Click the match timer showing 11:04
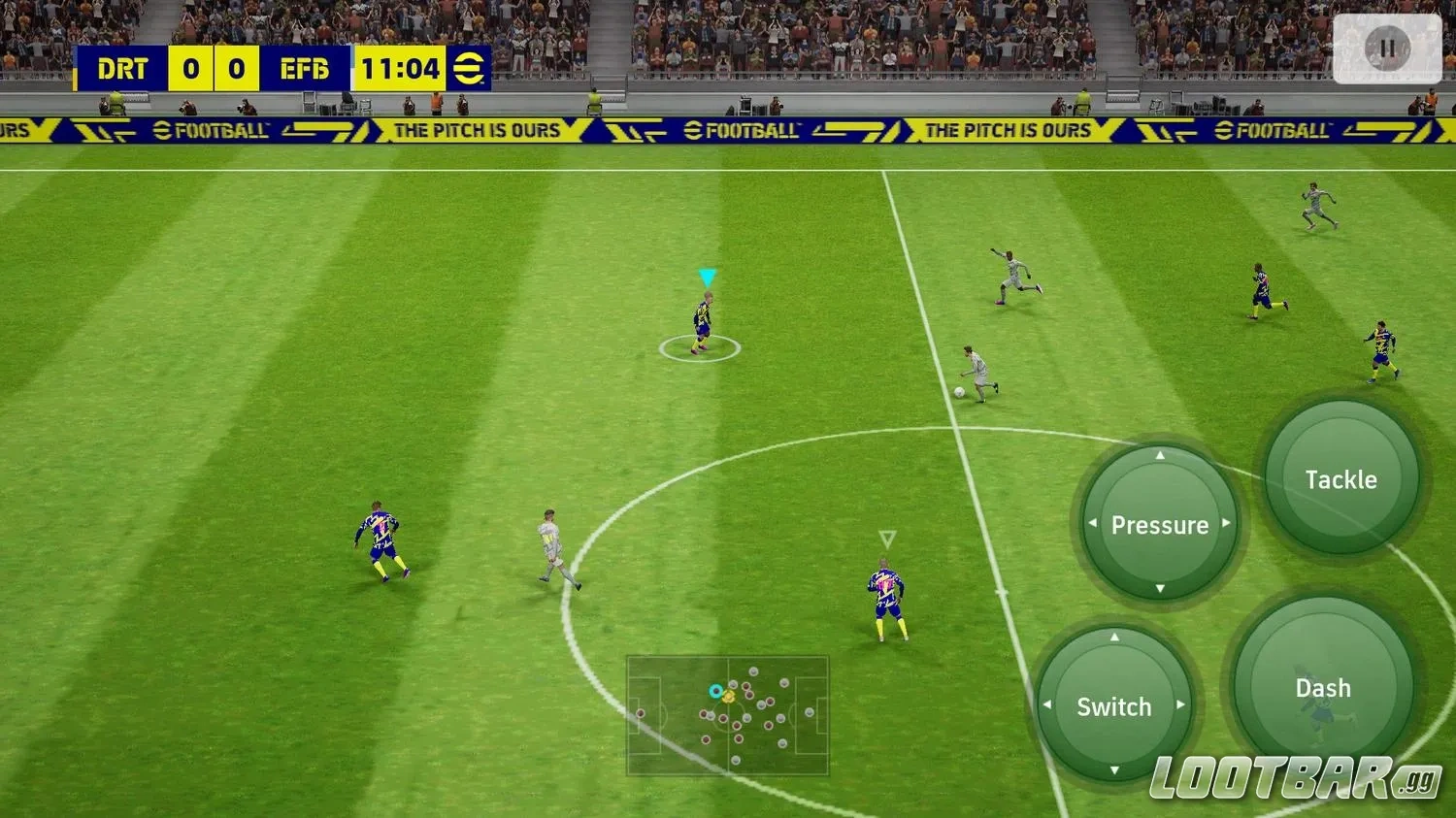This screenshot has height=818, width=1456. click(x=399, y=68)
